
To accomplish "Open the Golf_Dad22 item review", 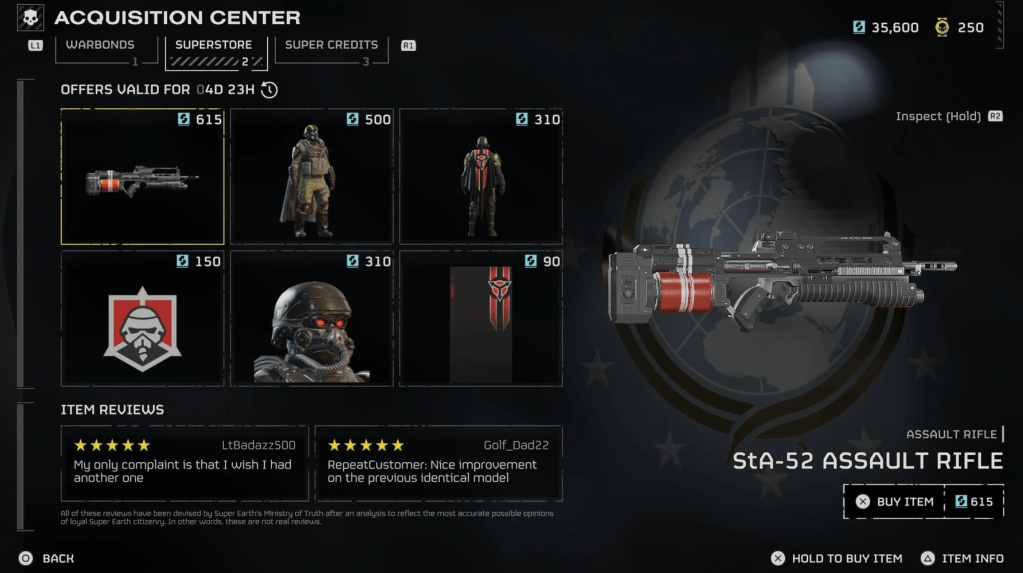I will 438,463.
